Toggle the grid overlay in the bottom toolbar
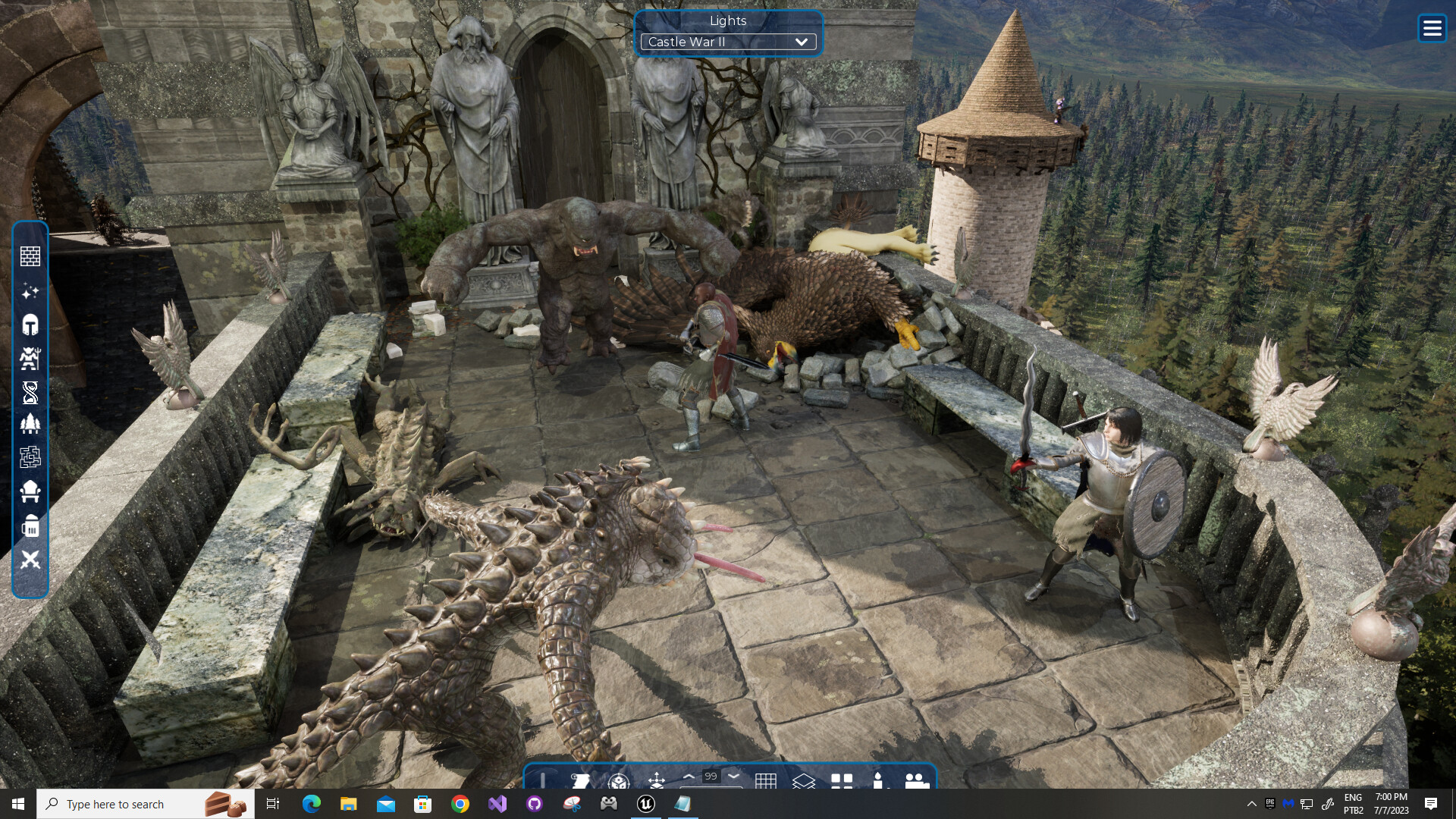The width and height of the screenshot is (1456, 819). pos(768,780)
